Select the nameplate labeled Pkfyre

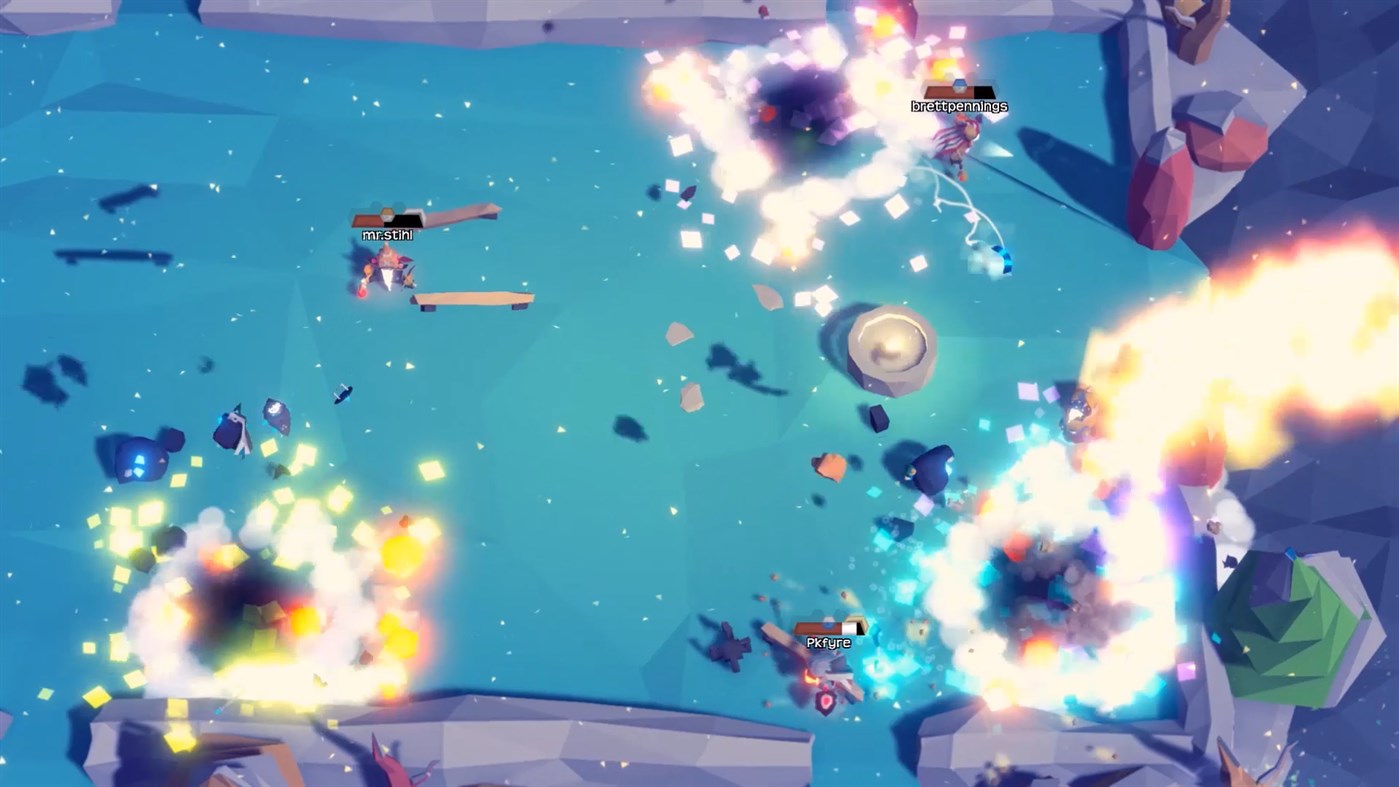pyautogui.click(x=828, y=641)
